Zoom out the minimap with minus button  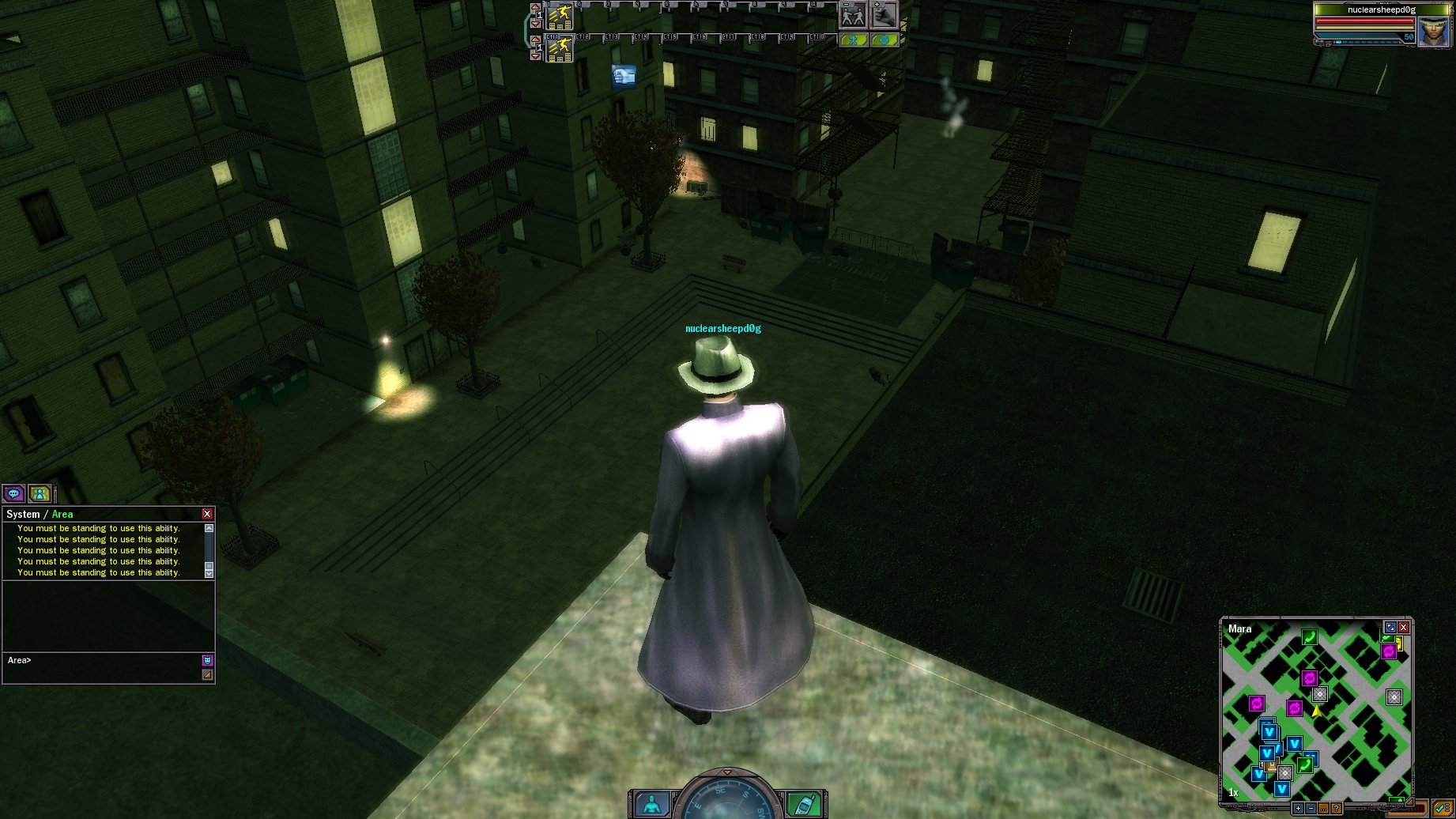(1311, 809)
